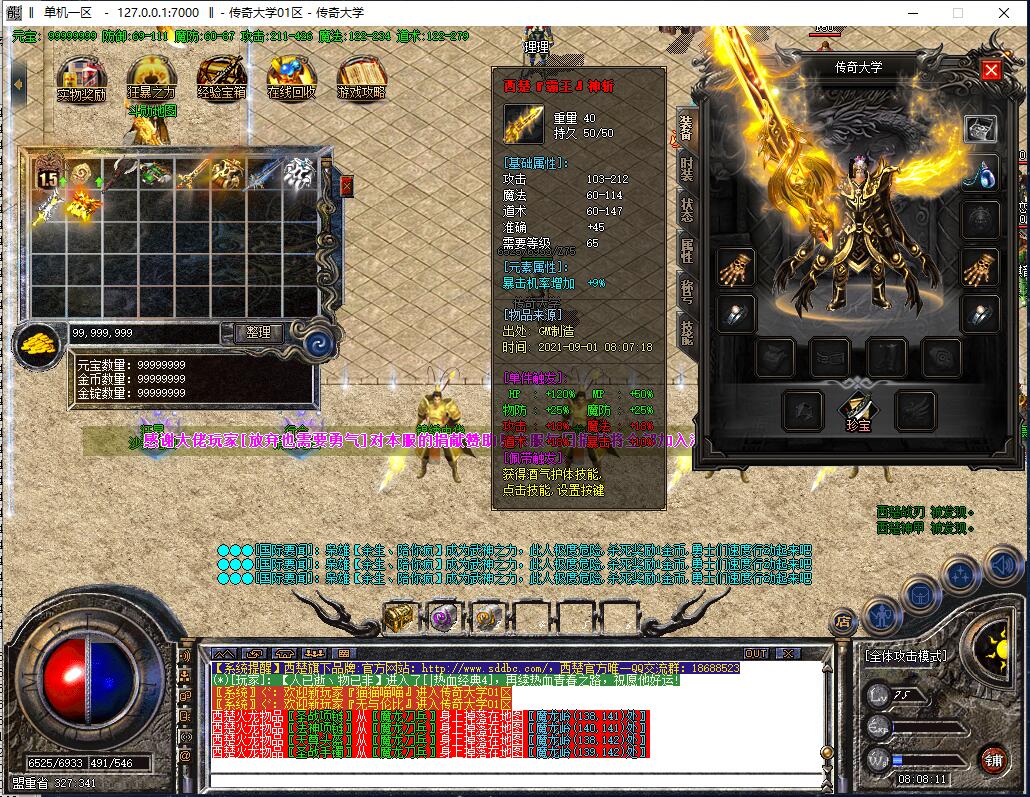
Task: Open the 游戏攻略 game guide book
Action: pos(361,78)
